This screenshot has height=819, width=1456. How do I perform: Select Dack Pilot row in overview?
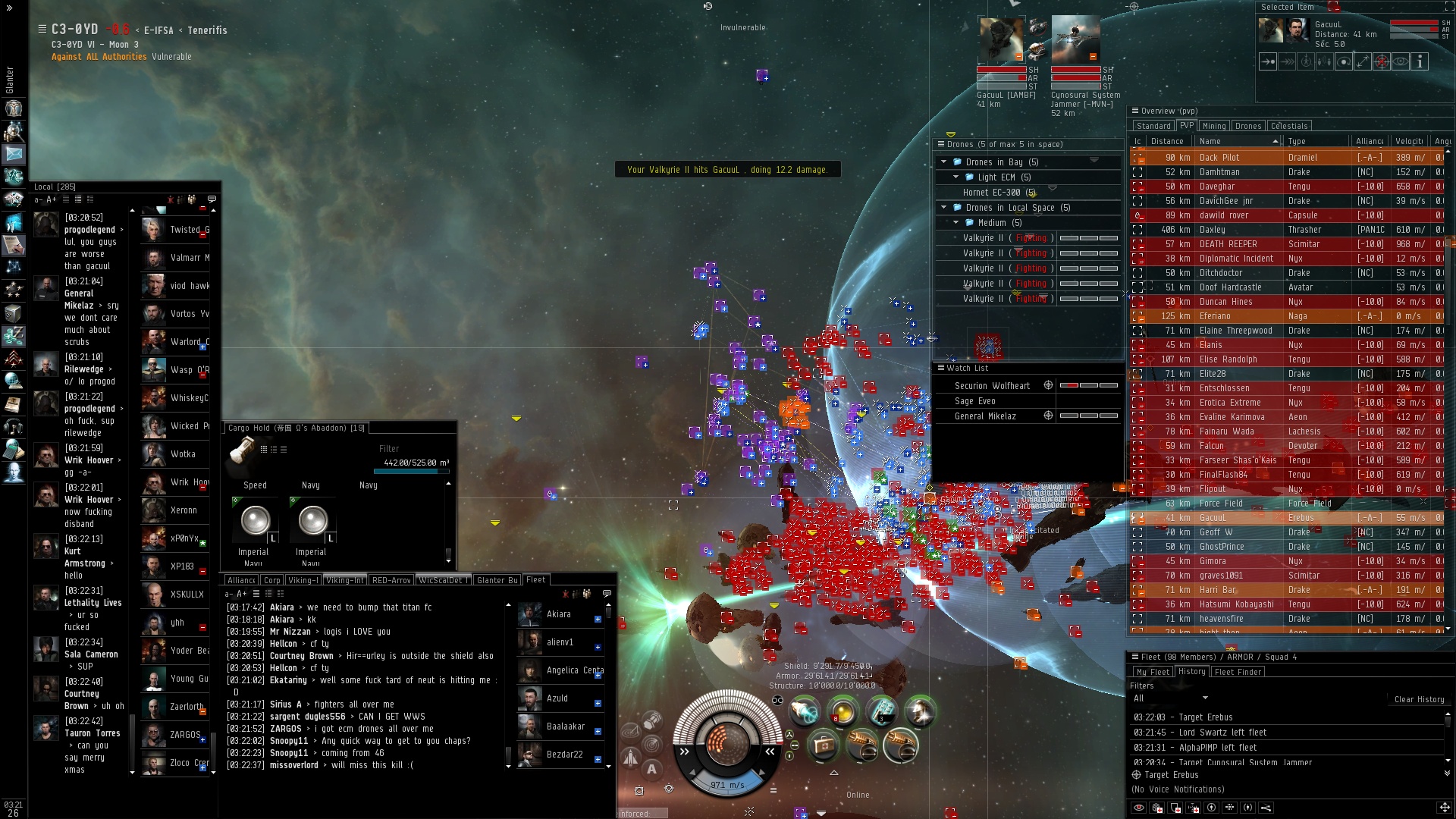pos(1219,158)
